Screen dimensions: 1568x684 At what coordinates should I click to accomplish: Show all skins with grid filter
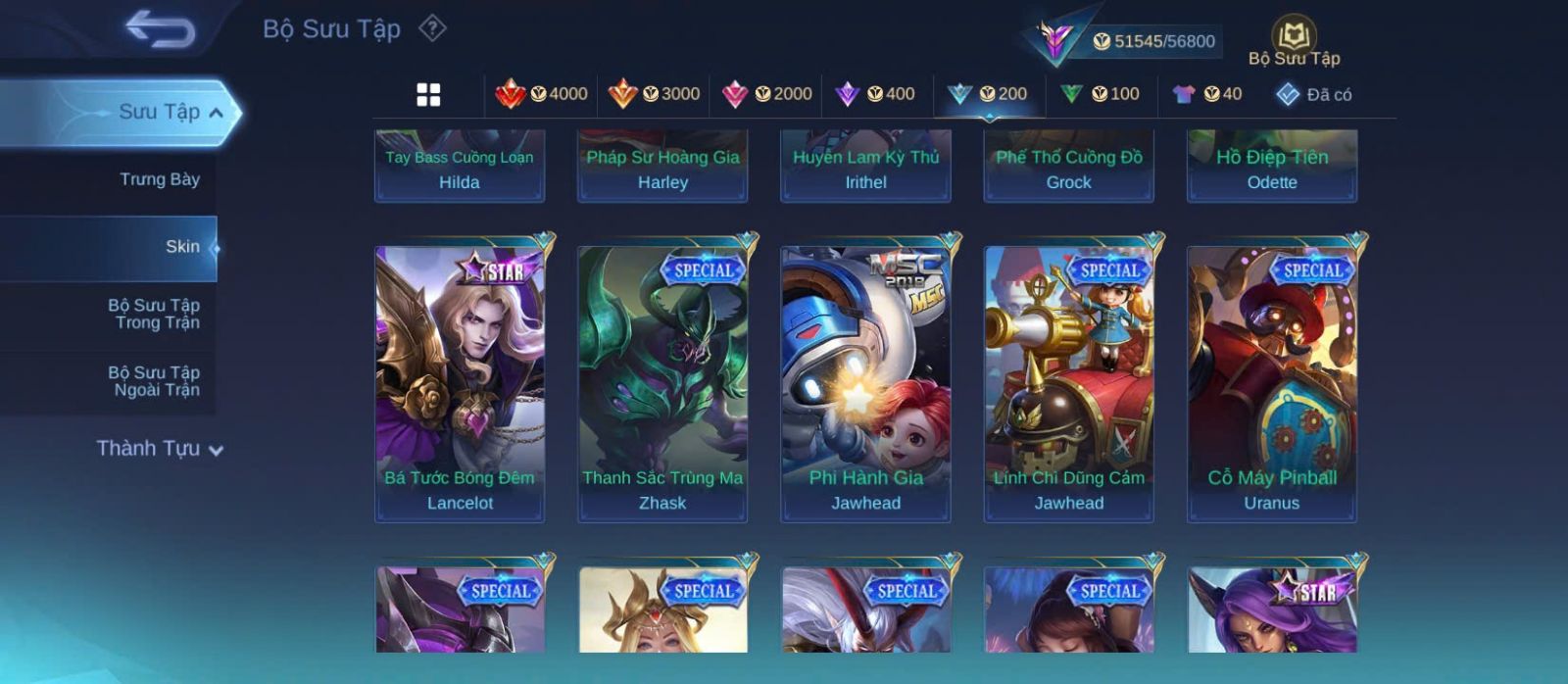[x=428, y=94]
